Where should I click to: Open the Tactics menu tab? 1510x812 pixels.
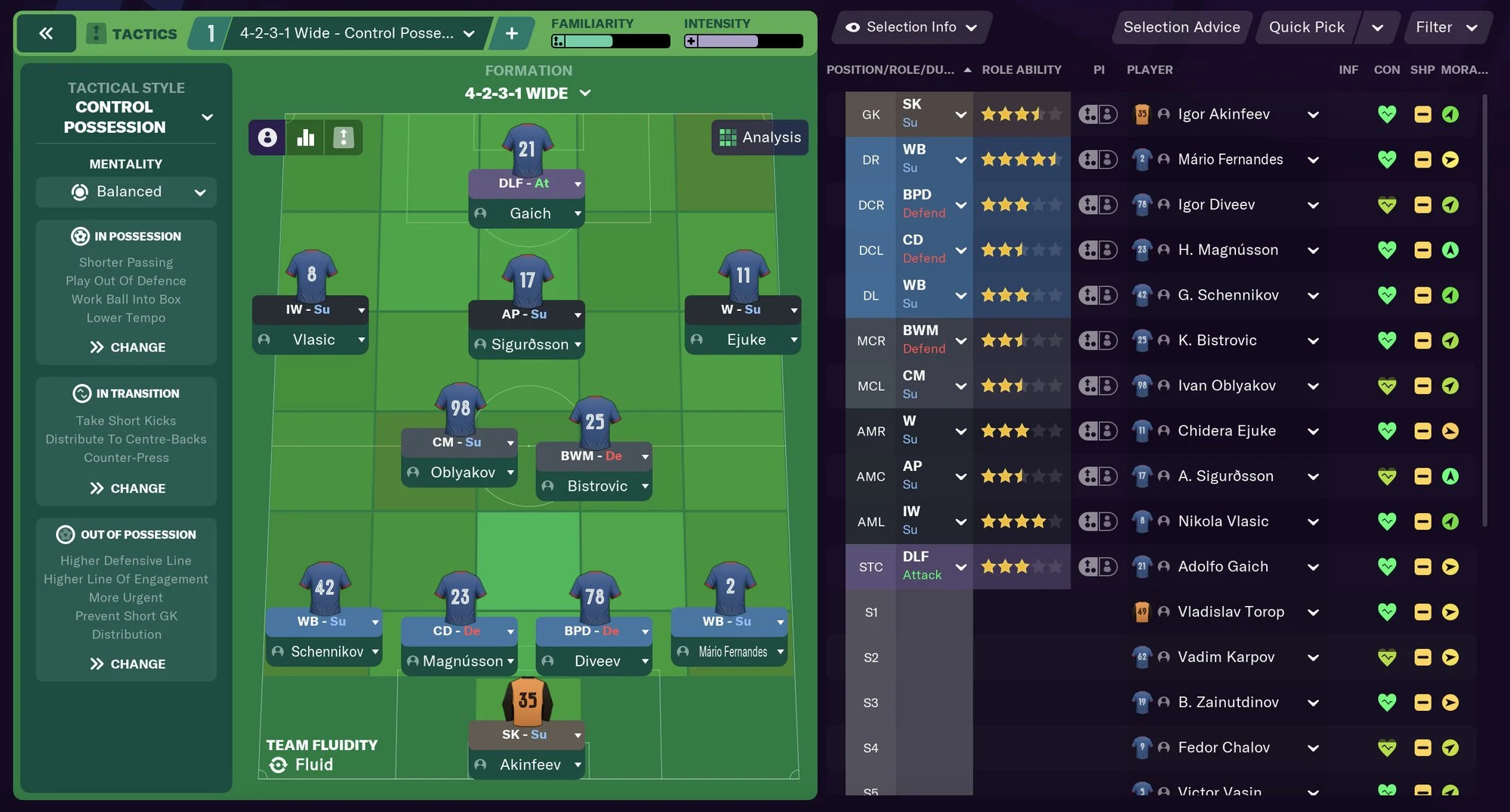coord(133,33)
